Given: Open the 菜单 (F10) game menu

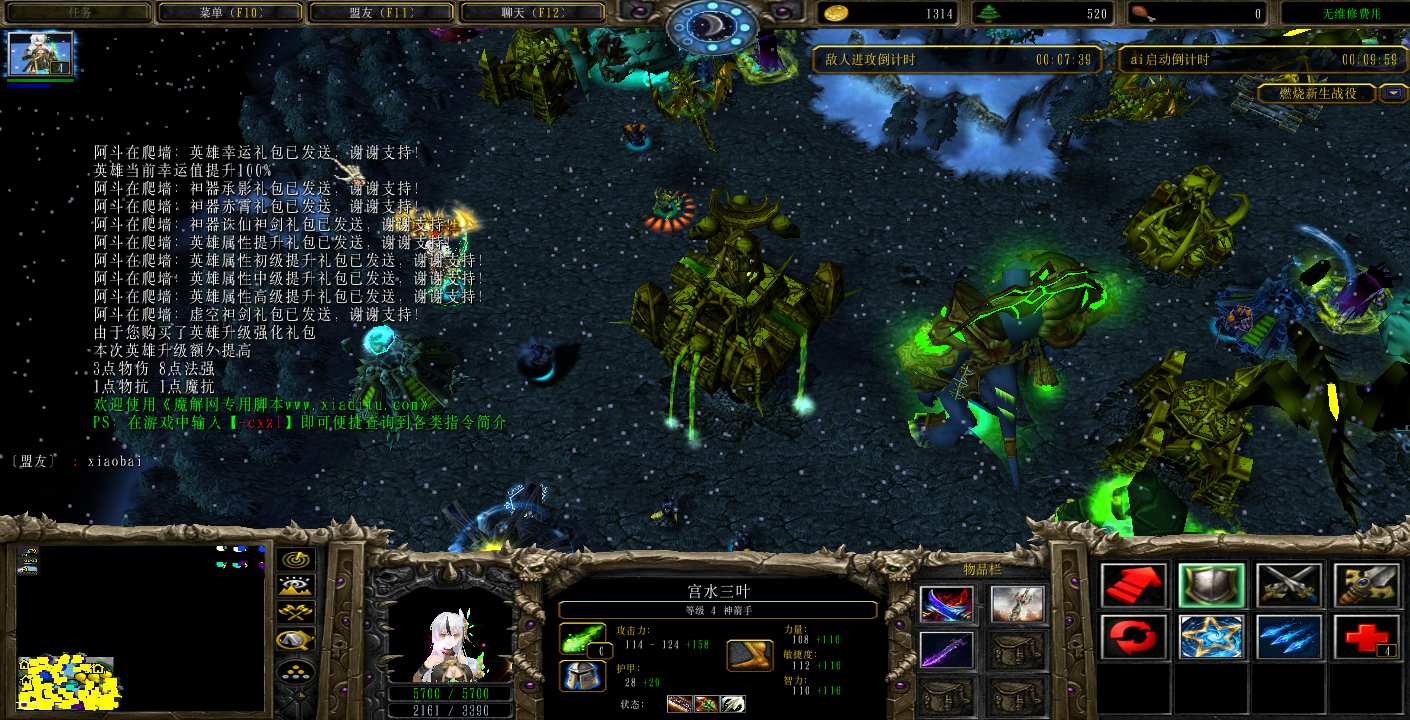Looking at the screenshot, I should [229, 13].
